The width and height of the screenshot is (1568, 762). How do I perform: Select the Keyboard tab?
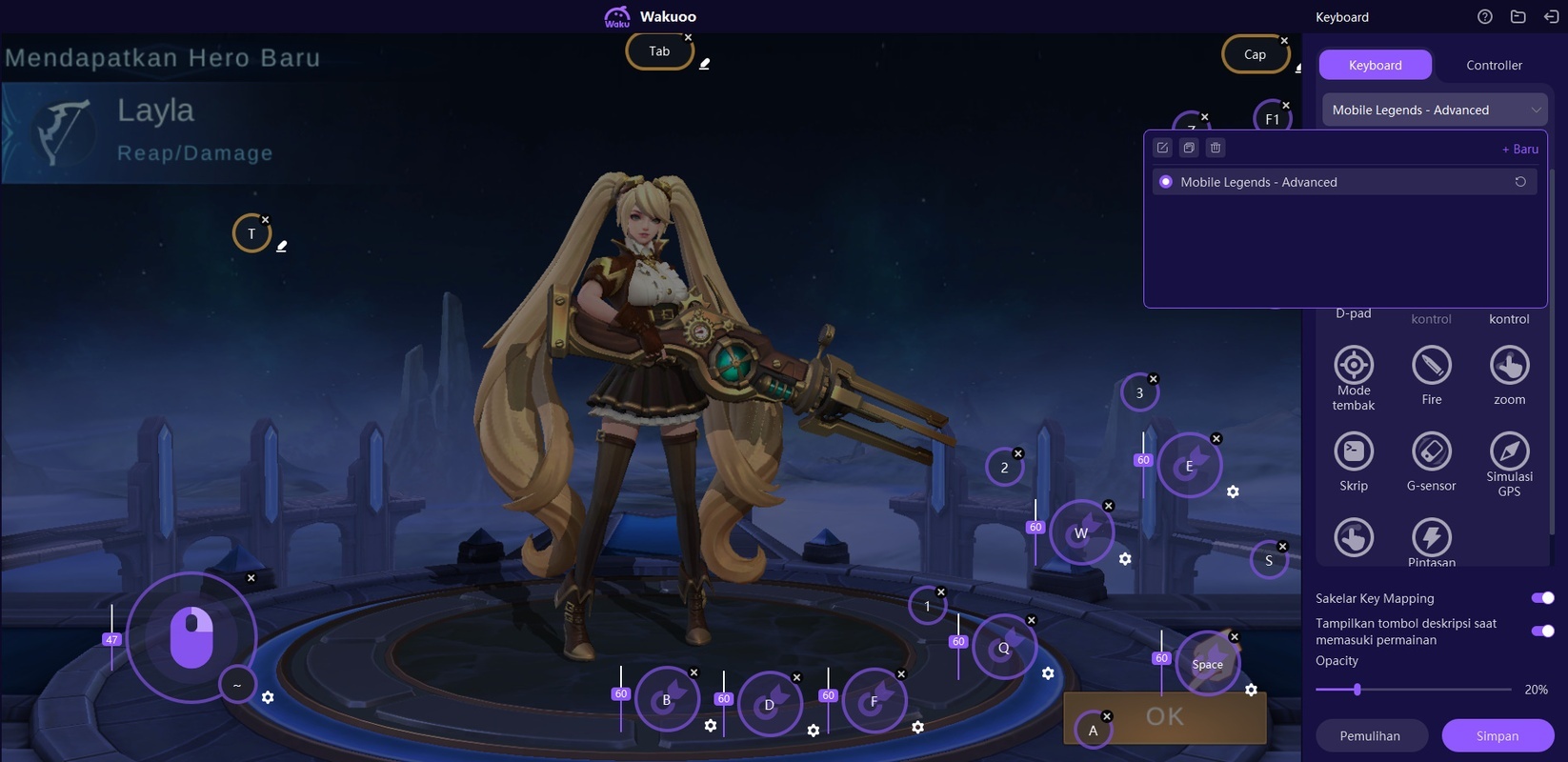pos(1375,65)
